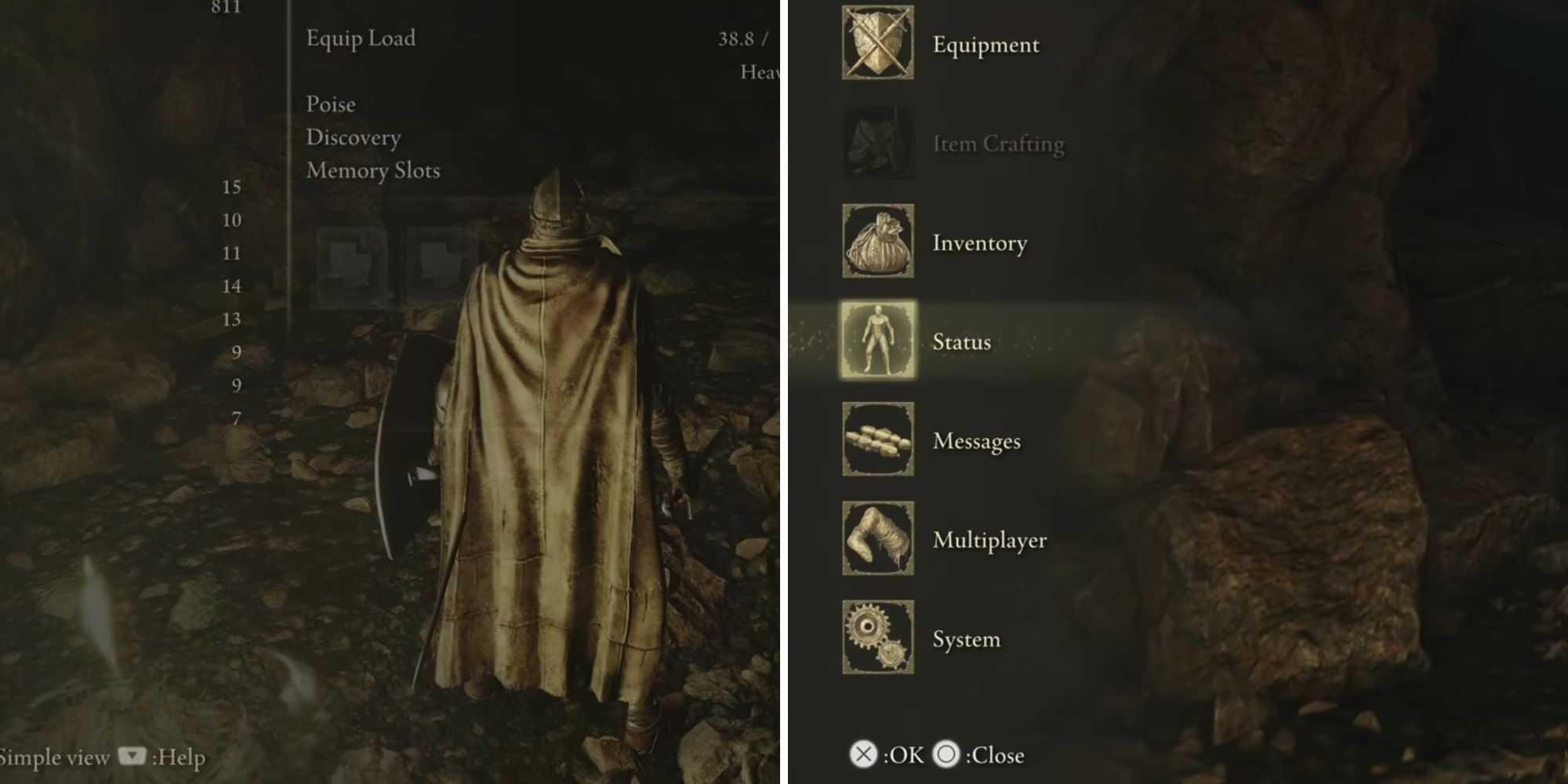This screenshot has width=1568, height=784.
Task: Click the grayed-out Item Crafting entry
Action: pyautogui.click(x=997, y=144)
